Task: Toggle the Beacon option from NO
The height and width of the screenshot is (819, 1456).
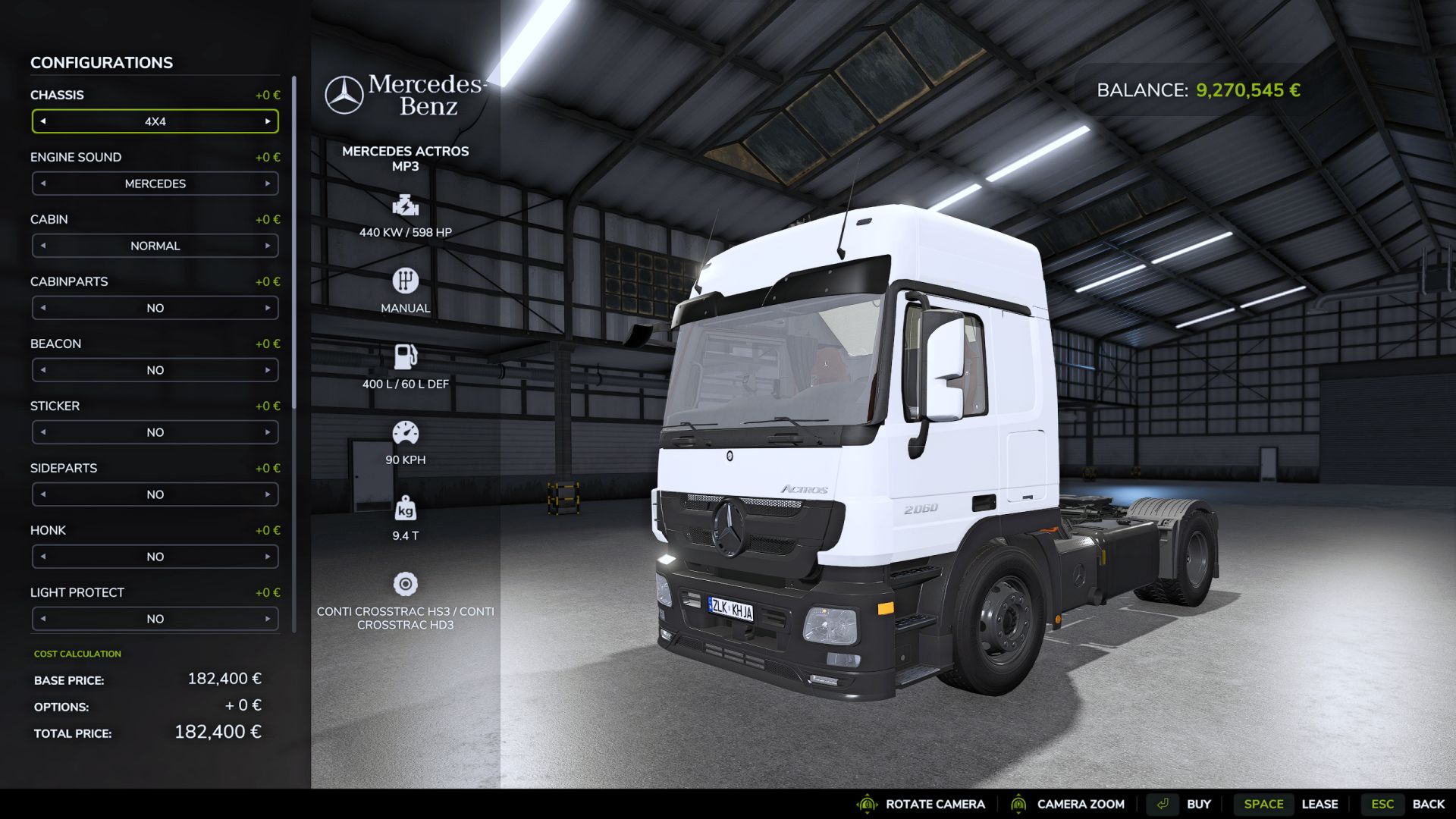Action: pos(155,370)
